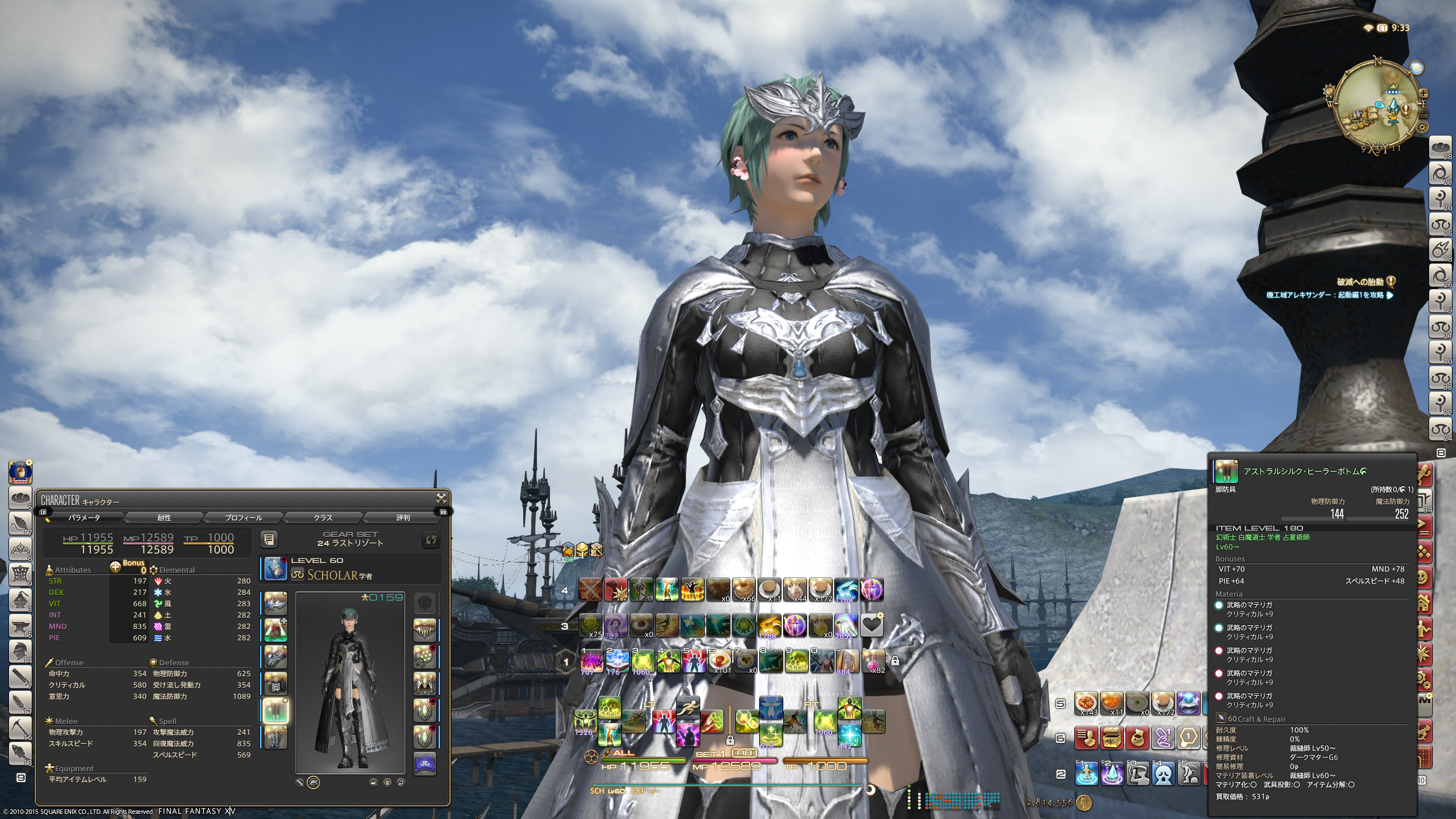Viewport: 1456px width, 819px height.
Task: Show the 評判 tab
Action: pos(402,518)
